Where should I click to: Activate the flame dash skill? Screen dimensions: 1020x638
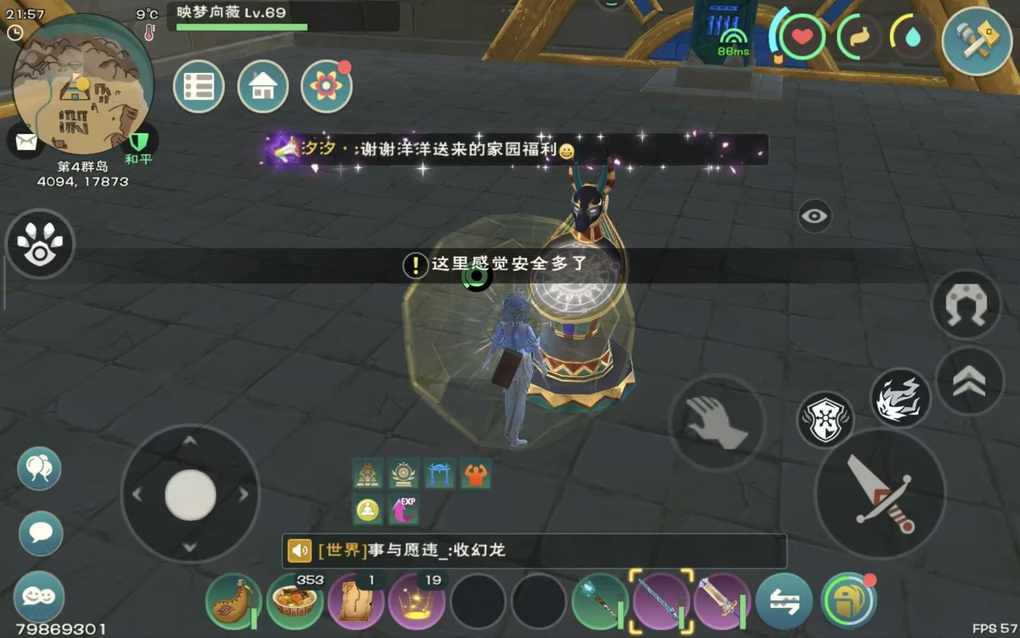coord(900,398)
